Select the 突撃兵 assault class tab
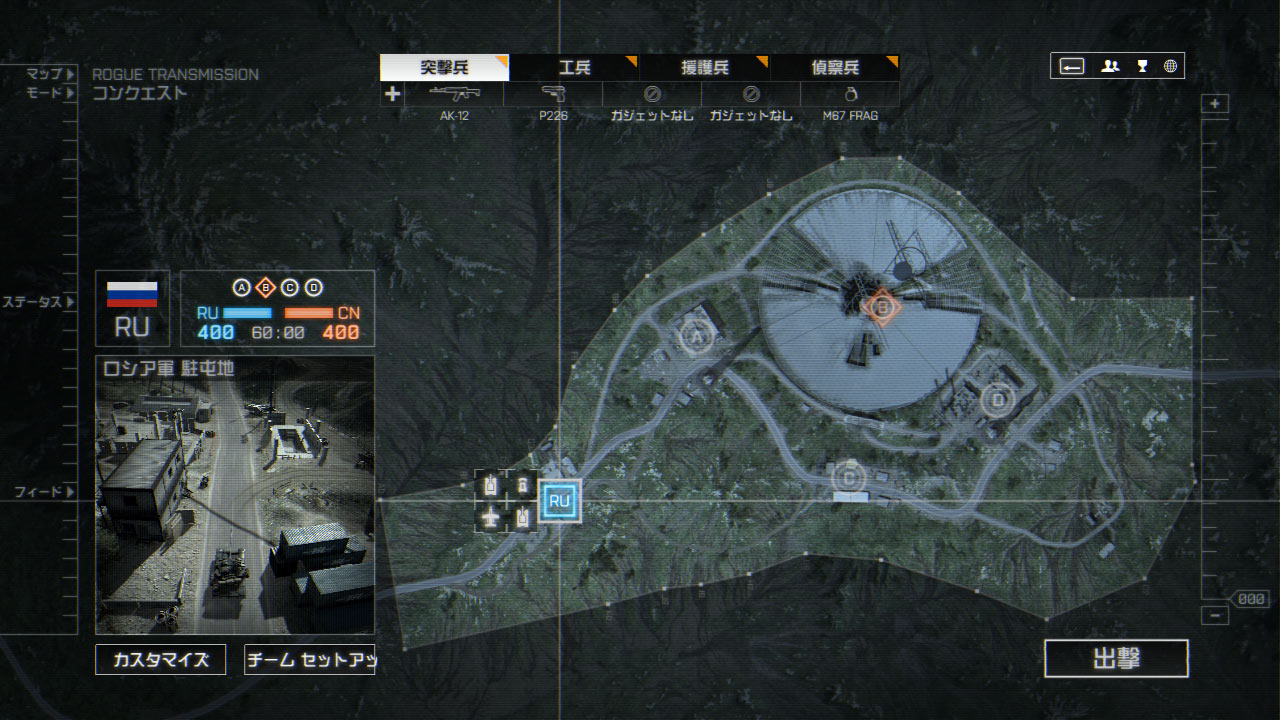The width and height of the screenshot is (1280, 720). (444, 68)
